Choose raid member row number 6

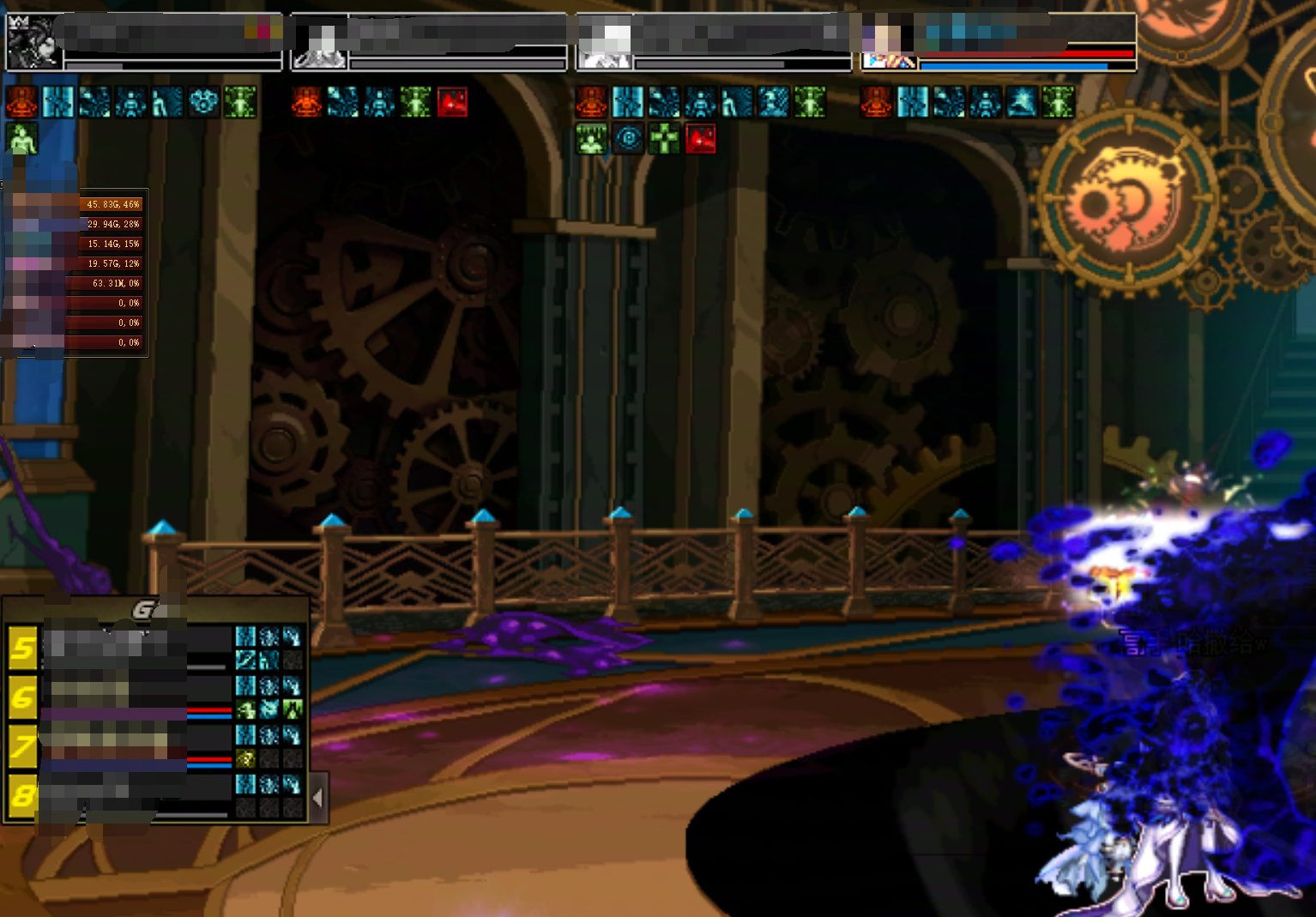23,697
